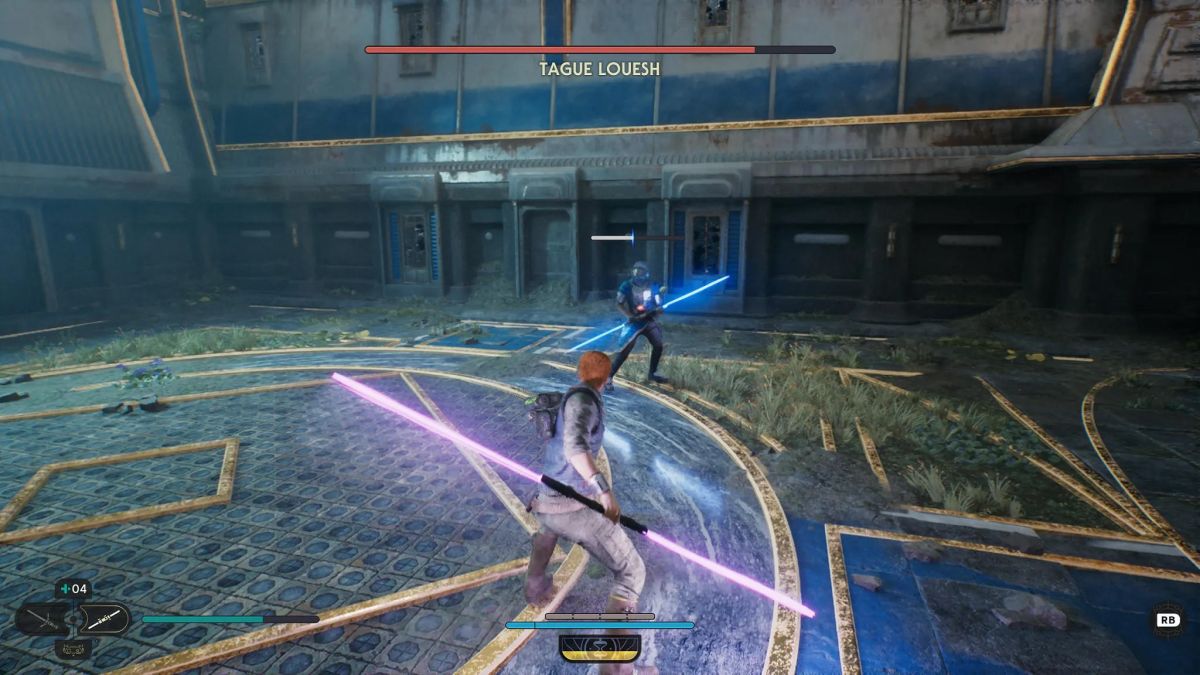Select the double-bladed lightsaber stance icon
1200x675 pixels.
tap(104, 620)
